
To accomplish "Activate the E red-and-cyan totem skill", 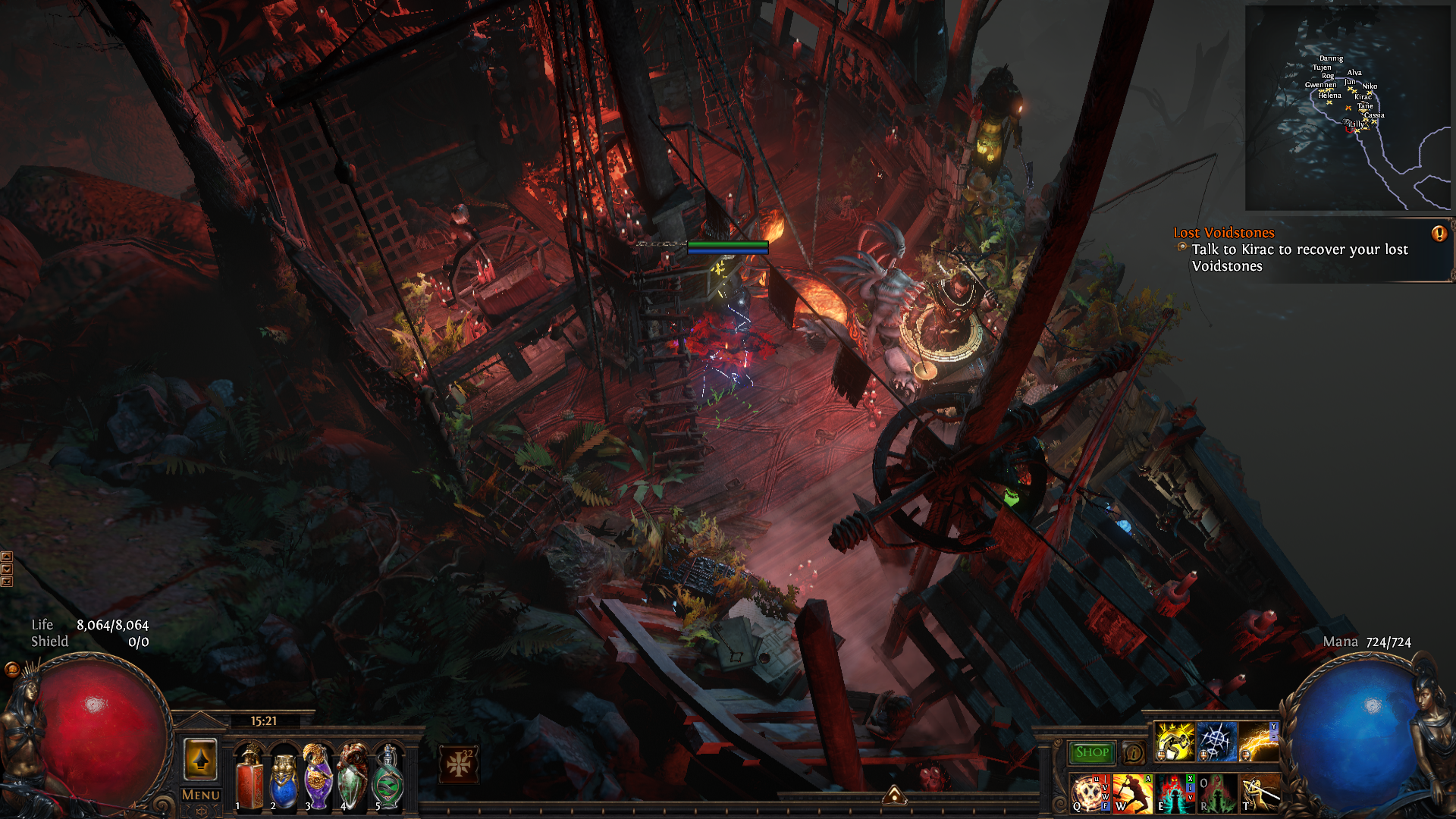I will [x=1174, y=793].
